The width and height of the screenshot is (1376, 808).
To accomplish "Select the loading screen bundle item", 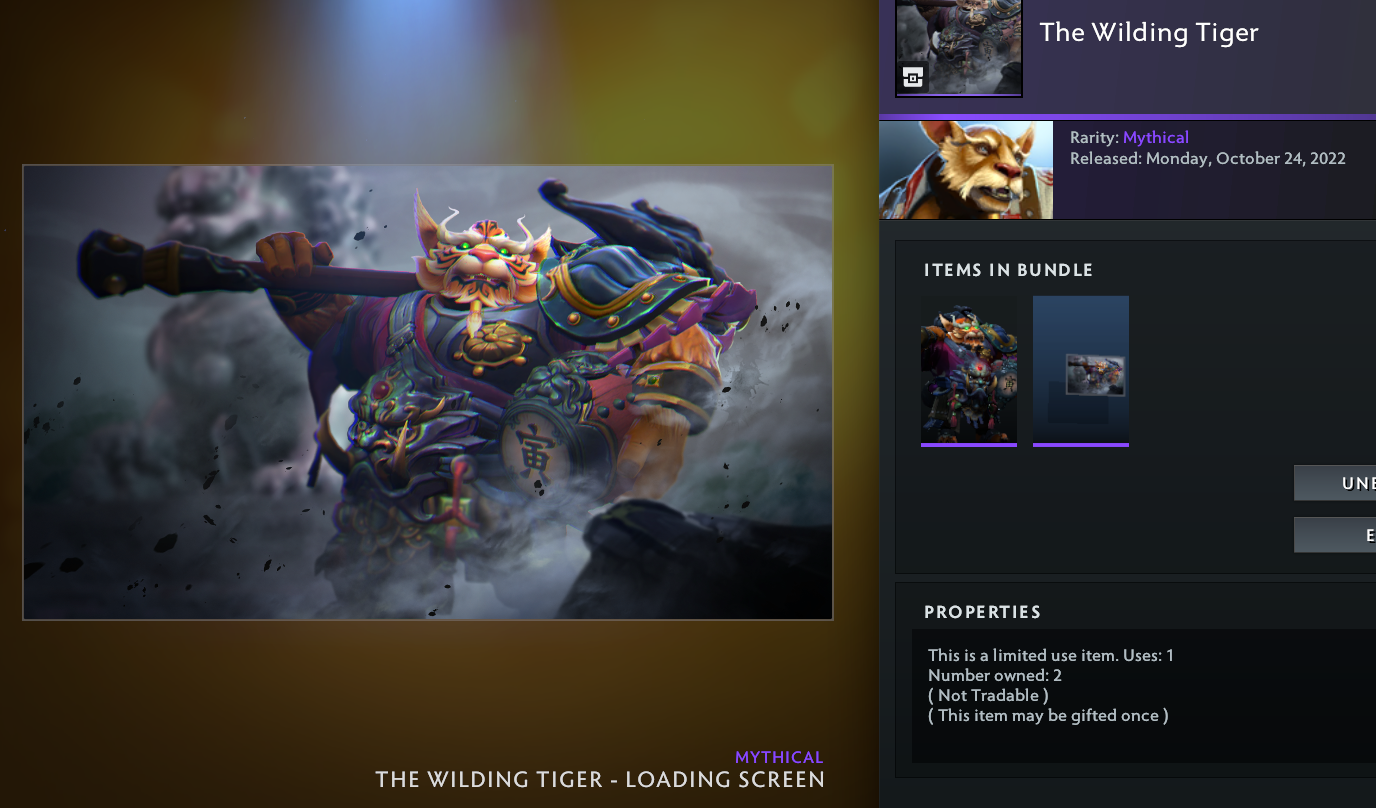I will [1080, 370].
